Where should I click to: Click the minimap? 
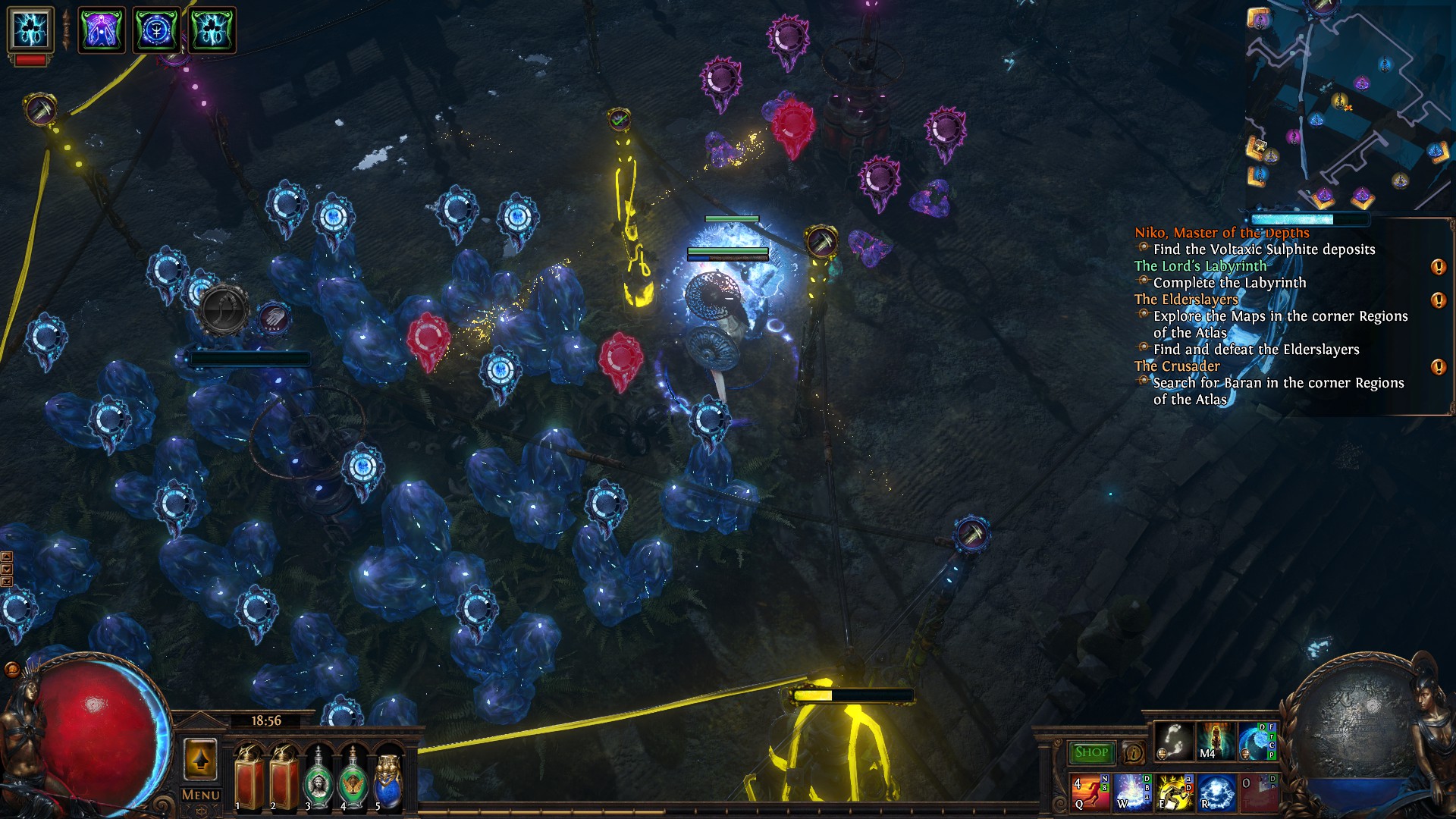pyautogui.click(x=1348, y=106)
